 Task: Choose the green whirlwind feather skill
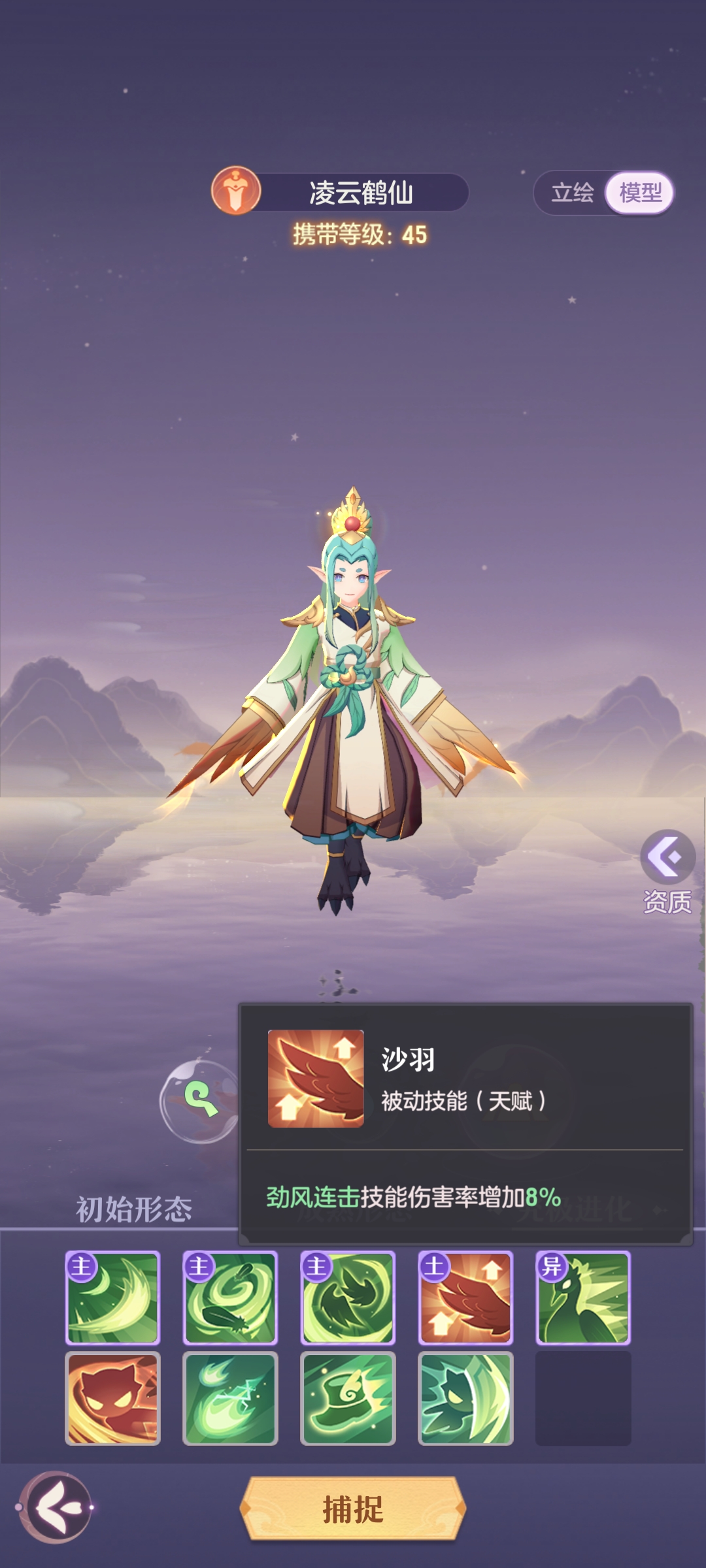coord(230,1298)
